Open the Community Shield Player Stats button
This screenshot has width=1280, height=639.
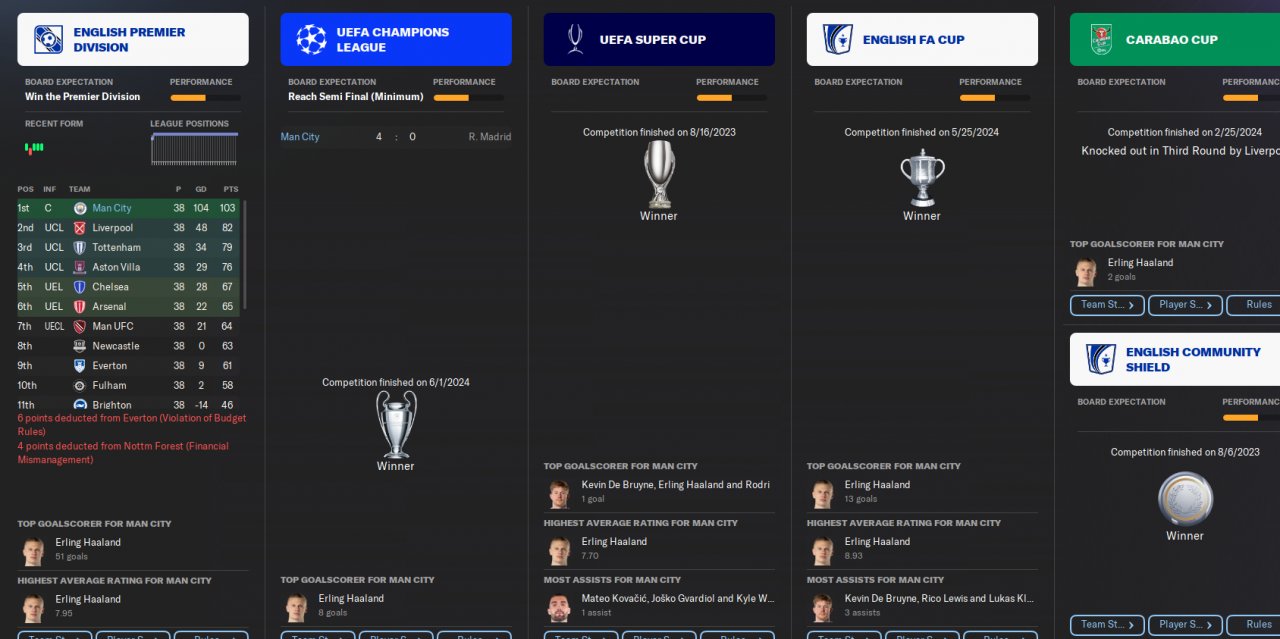[x=1185, y=625]
